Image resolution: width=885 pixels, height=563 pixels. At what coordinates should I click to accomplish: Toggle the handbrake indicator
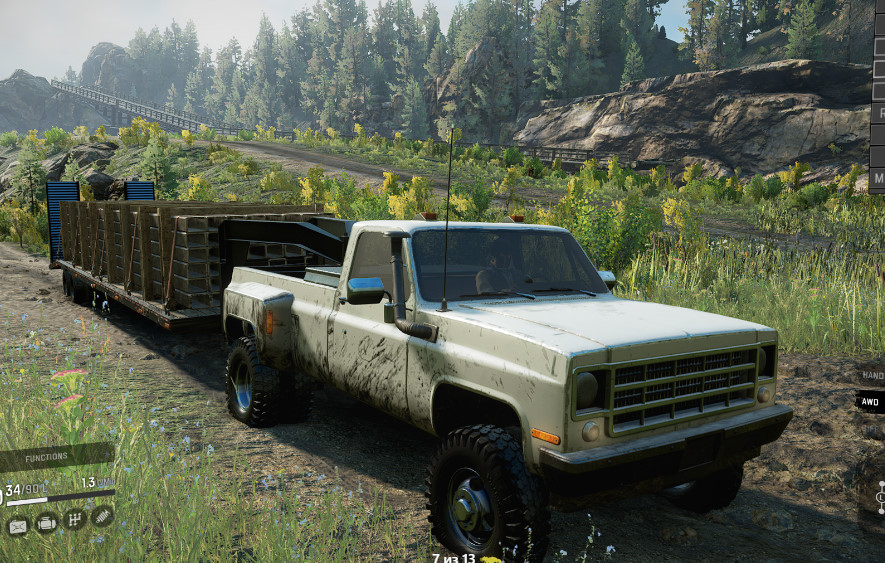[x=872, y=375]
